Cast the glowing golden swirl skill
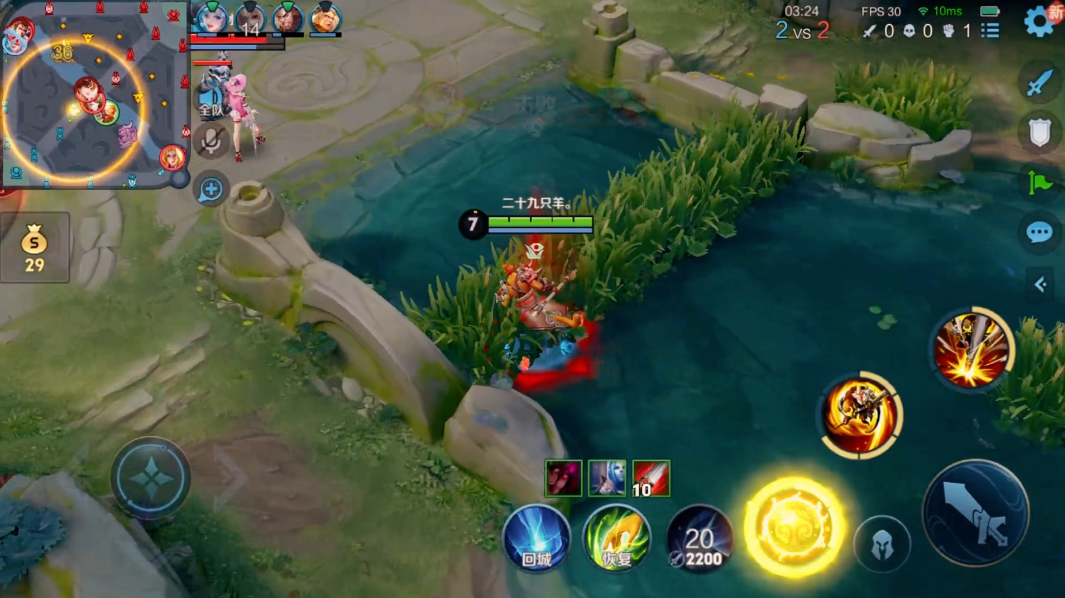 794,527
